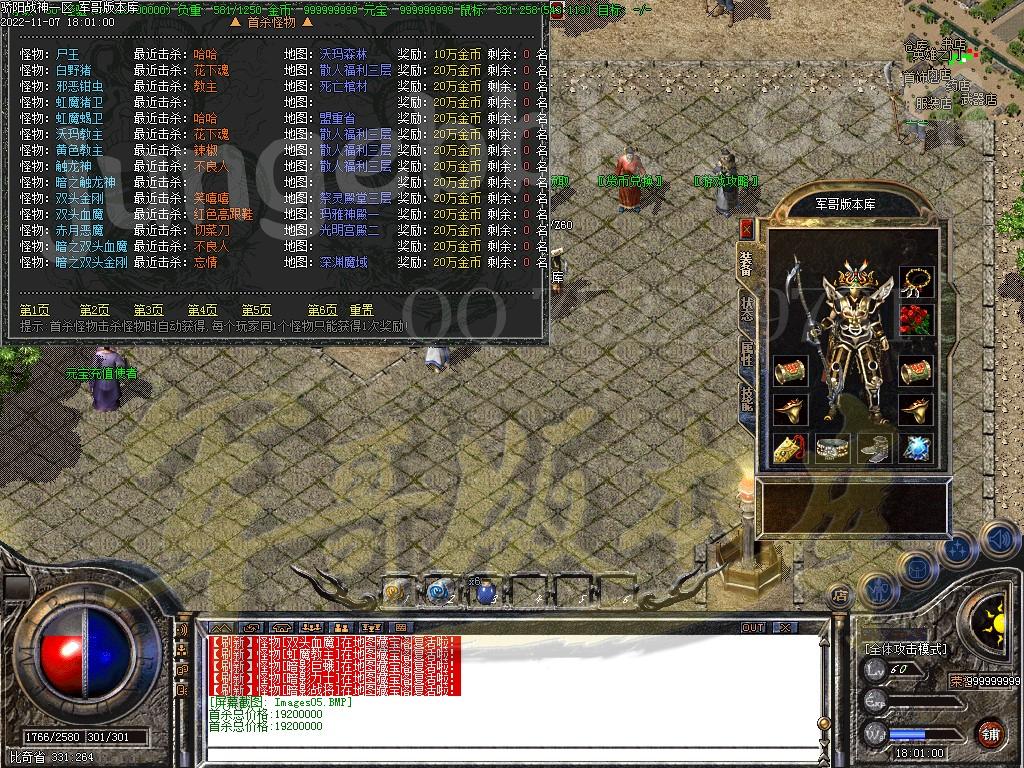Click the boots equipment slot
This screenshot has height=768, width=1024.
pyautogui.click(x=872, y=449)
